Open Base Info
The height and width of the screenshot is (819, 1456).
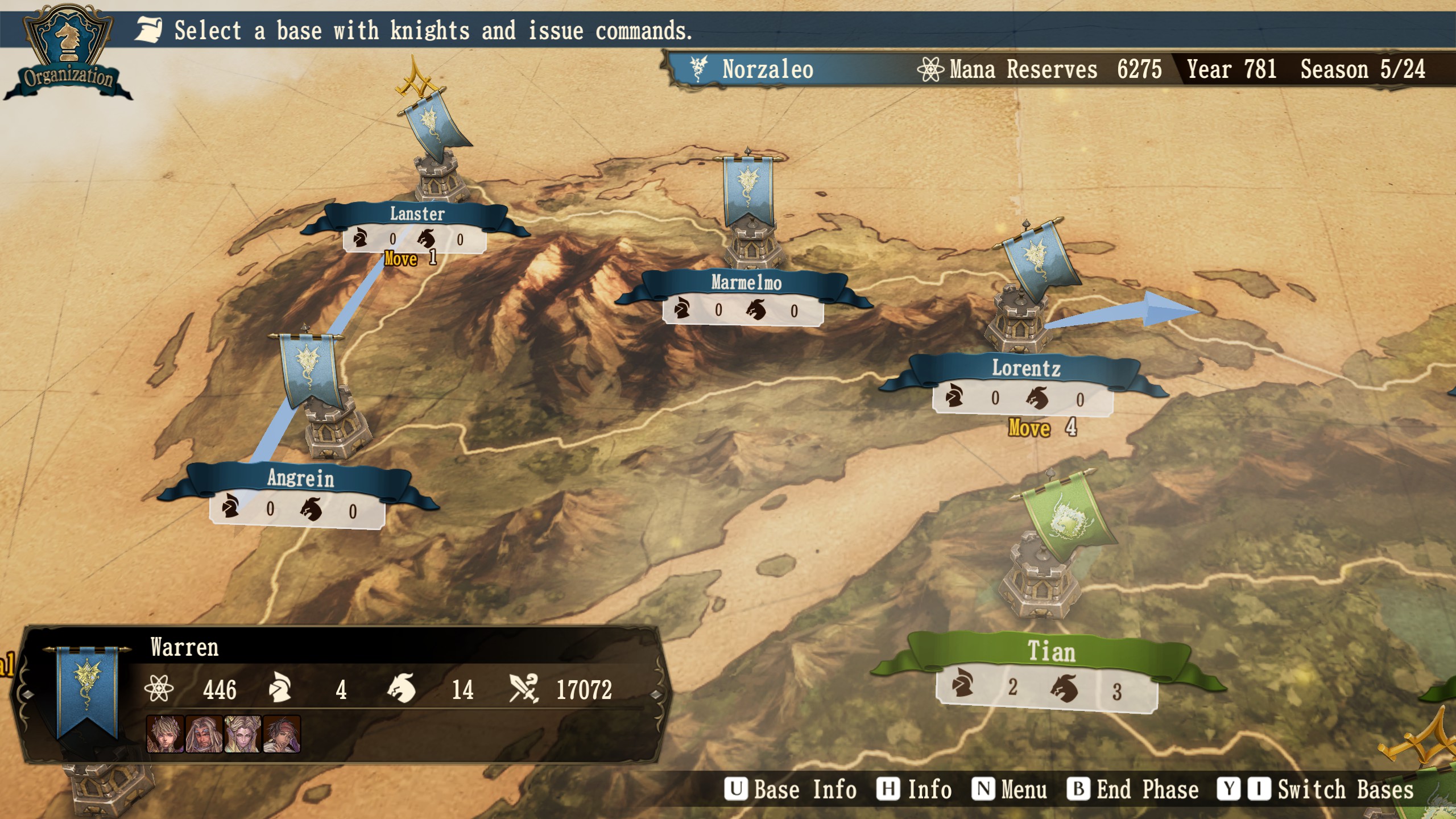click(791, 789)
